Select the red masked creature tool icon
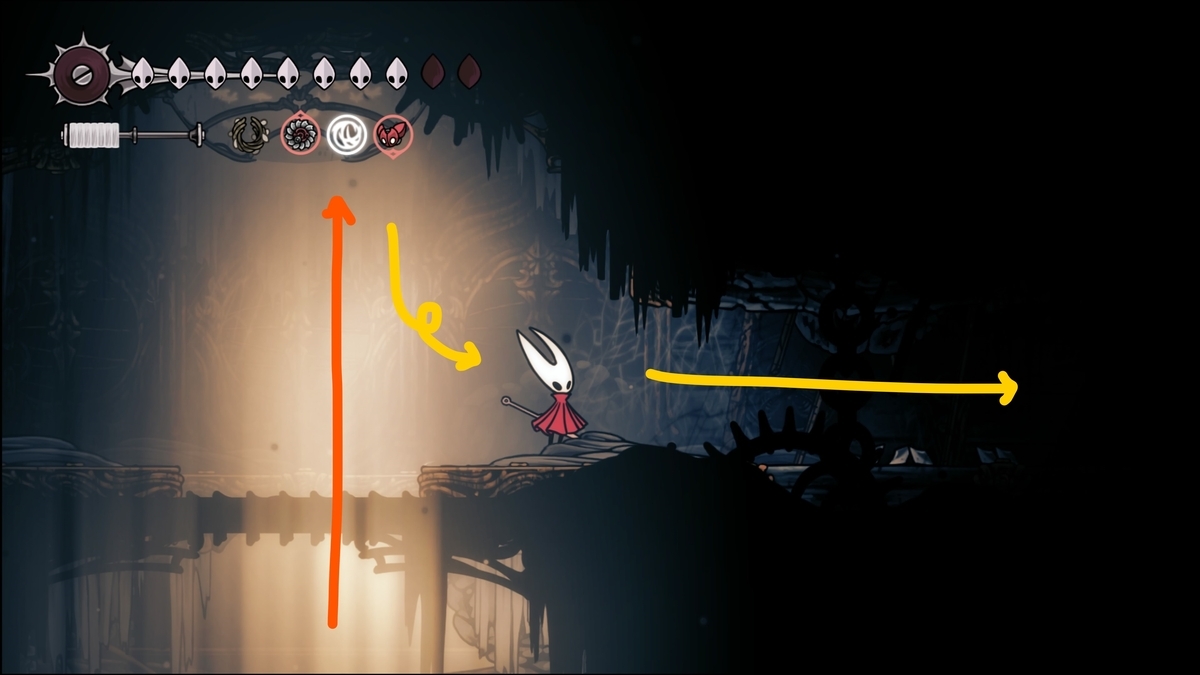 (x=391, y=134)
